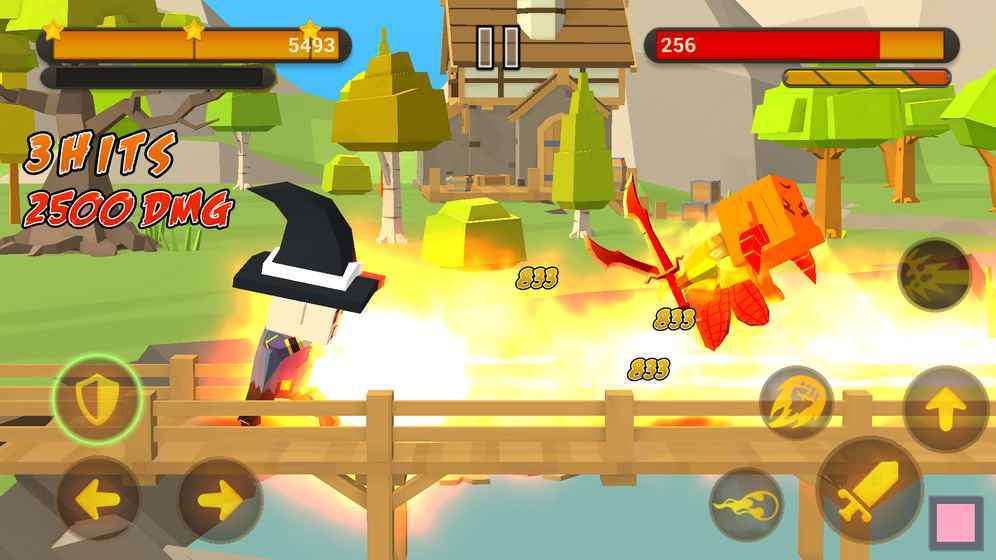The height and width of the screenshot is (560, 996).
Task: Jump using the up arrow button
Action: [945, 408]
